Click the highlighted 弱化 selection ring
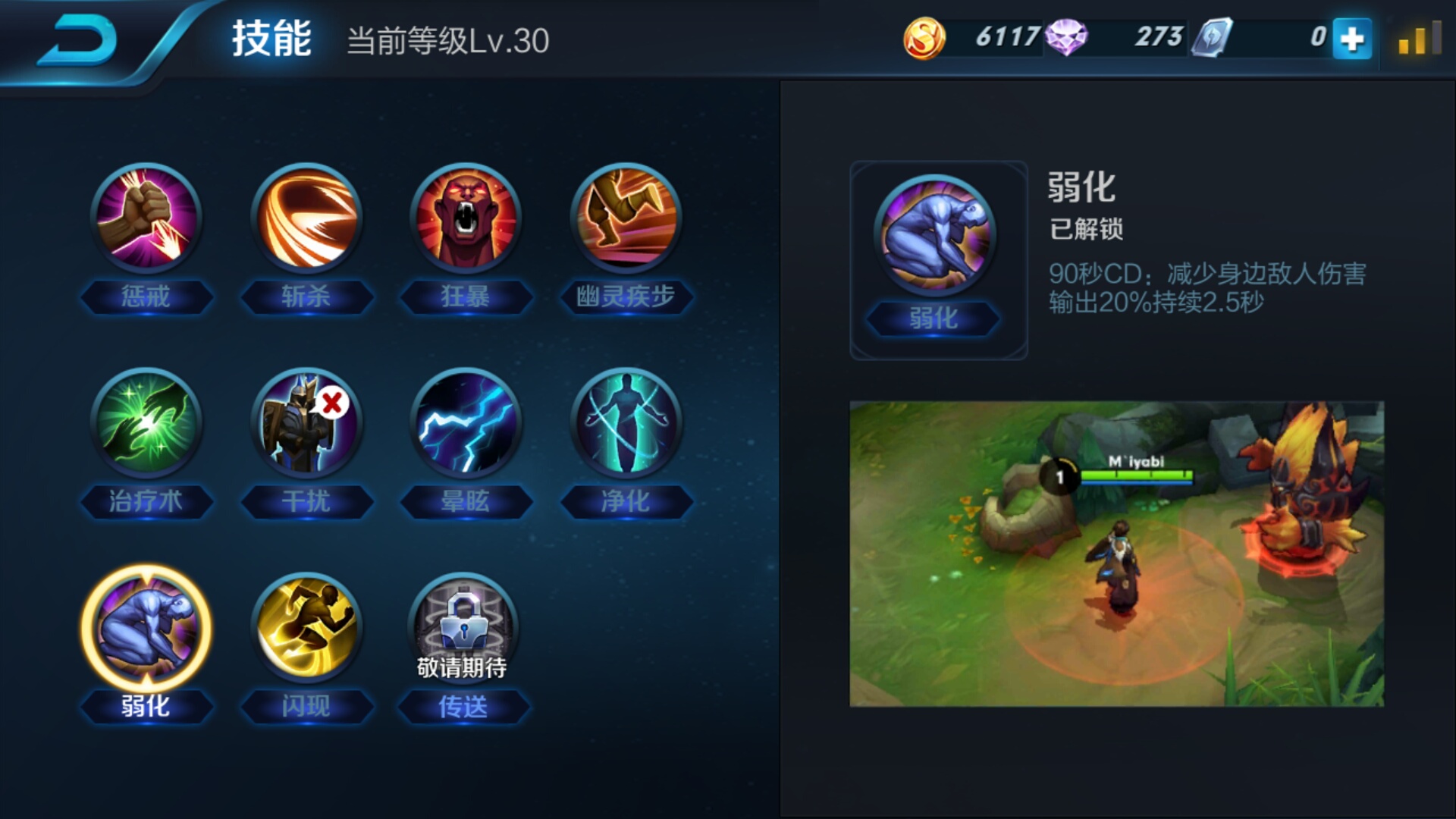The height and width of the screenshot is (819, 1456). click(x=146, y=627)
